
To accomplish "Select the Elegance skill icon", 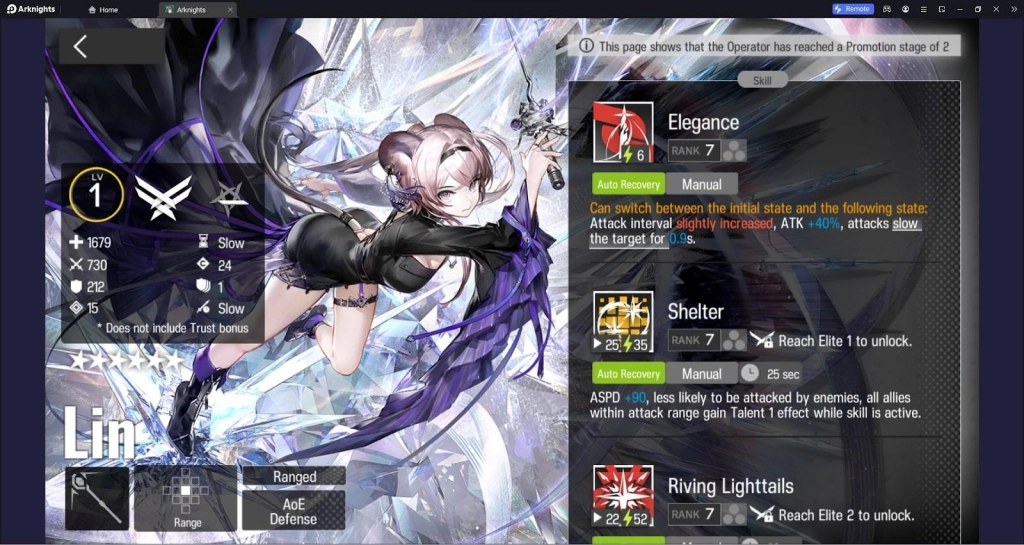I will click(x=622, y=133).
